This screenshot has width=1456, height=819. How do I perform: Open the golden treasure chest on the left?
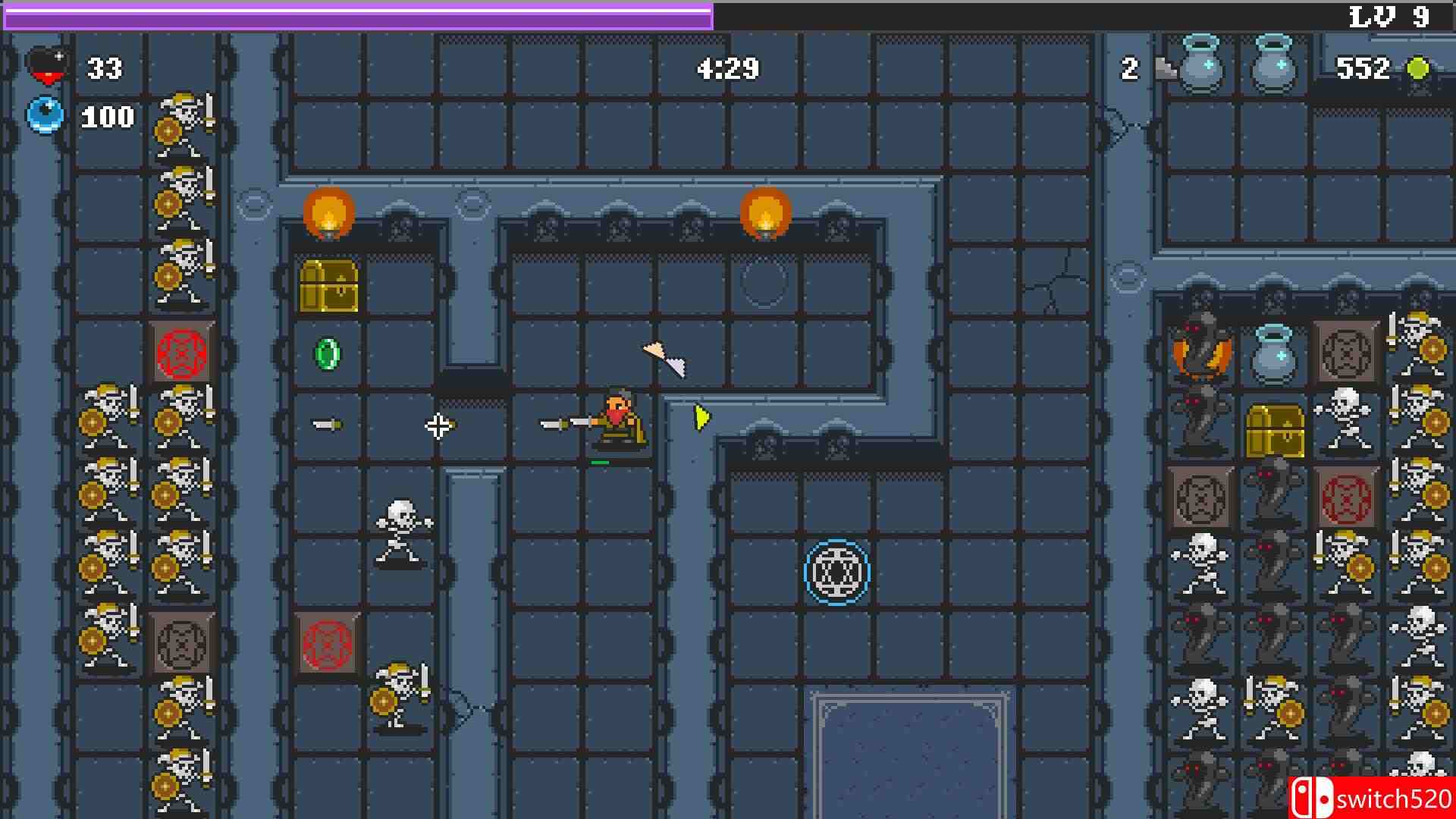click(330, 288)
